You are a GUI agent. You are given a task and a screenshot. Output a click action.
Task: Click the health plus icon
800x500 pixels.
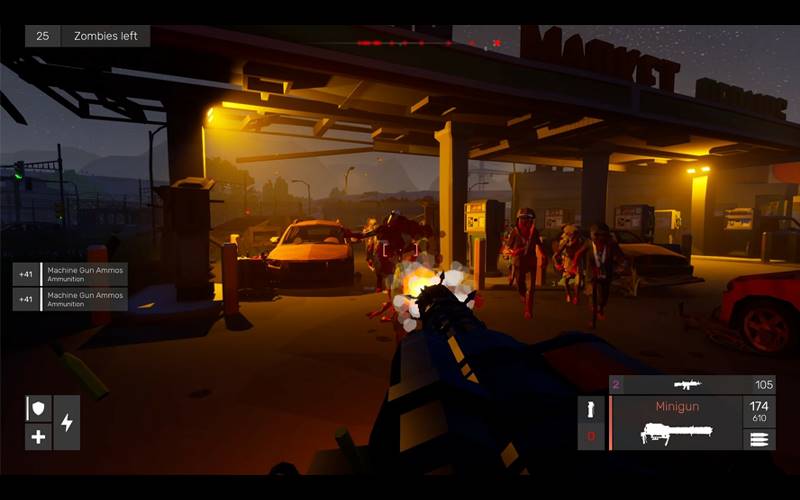click(x=38, y=437)
